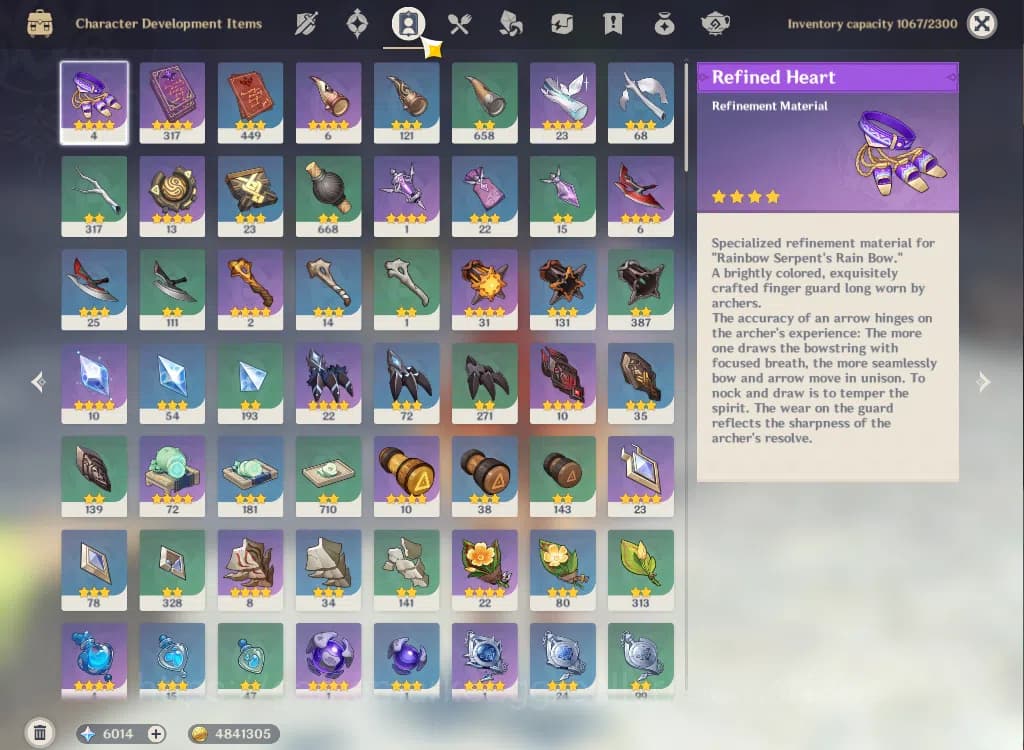Open the Quest items tab with the banner icon
This screenshot has width=1024, height=750.
[x=612, y=24]
